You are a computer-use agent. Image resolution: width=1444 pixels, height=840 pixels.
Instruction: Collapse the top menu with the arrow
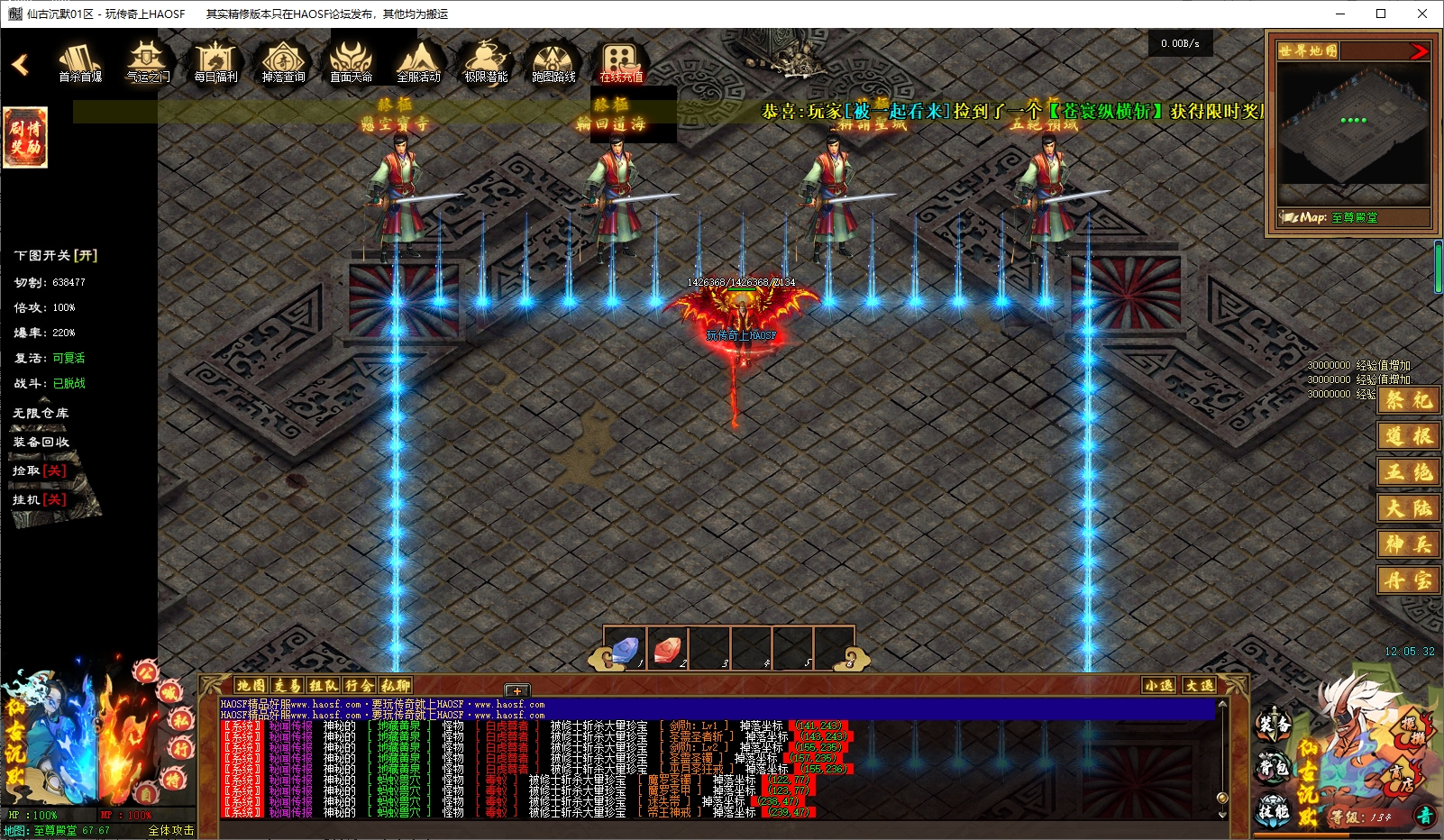[20, 65]
